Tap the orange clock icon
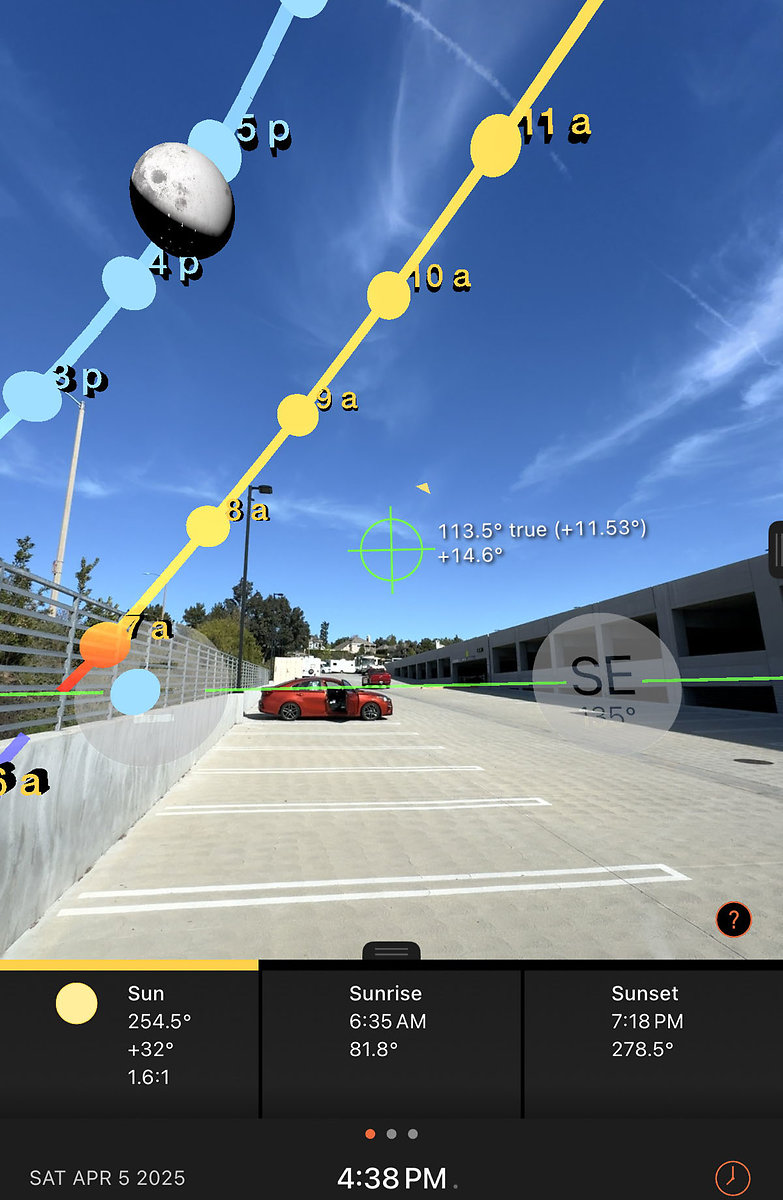 click(732, 1176)
